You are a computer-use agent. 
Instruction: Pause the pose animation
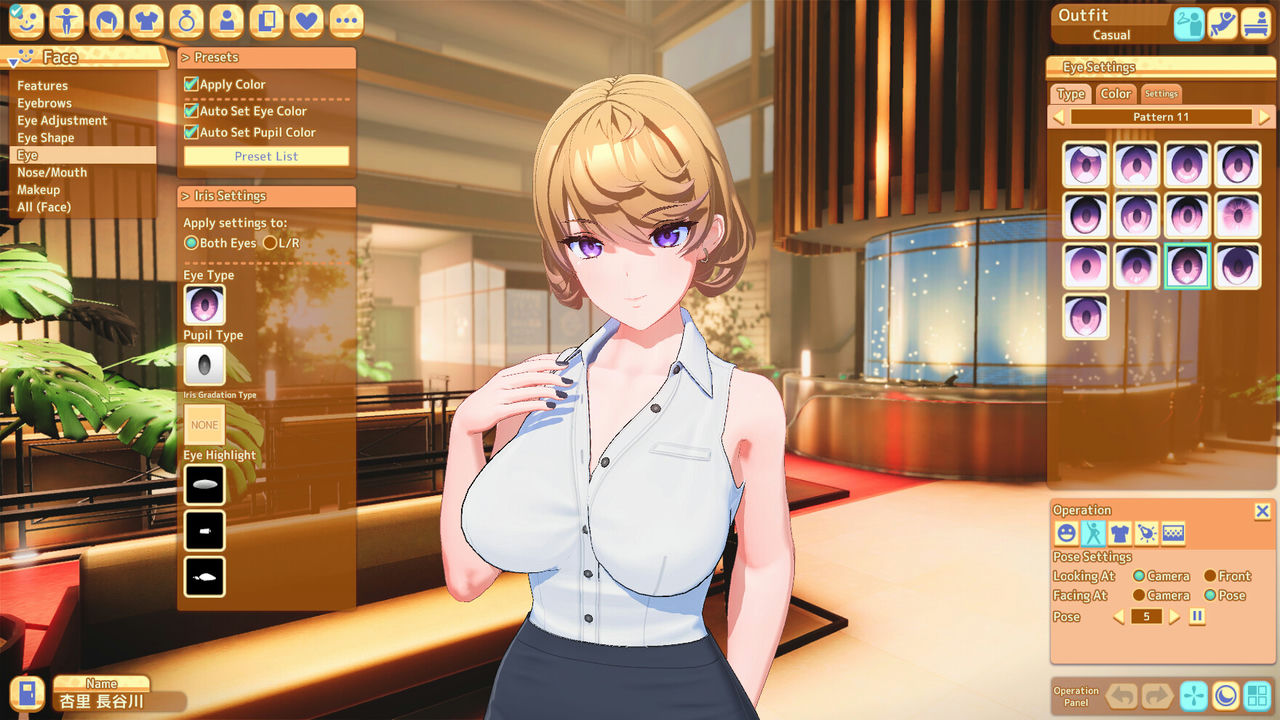[1196, 617]
